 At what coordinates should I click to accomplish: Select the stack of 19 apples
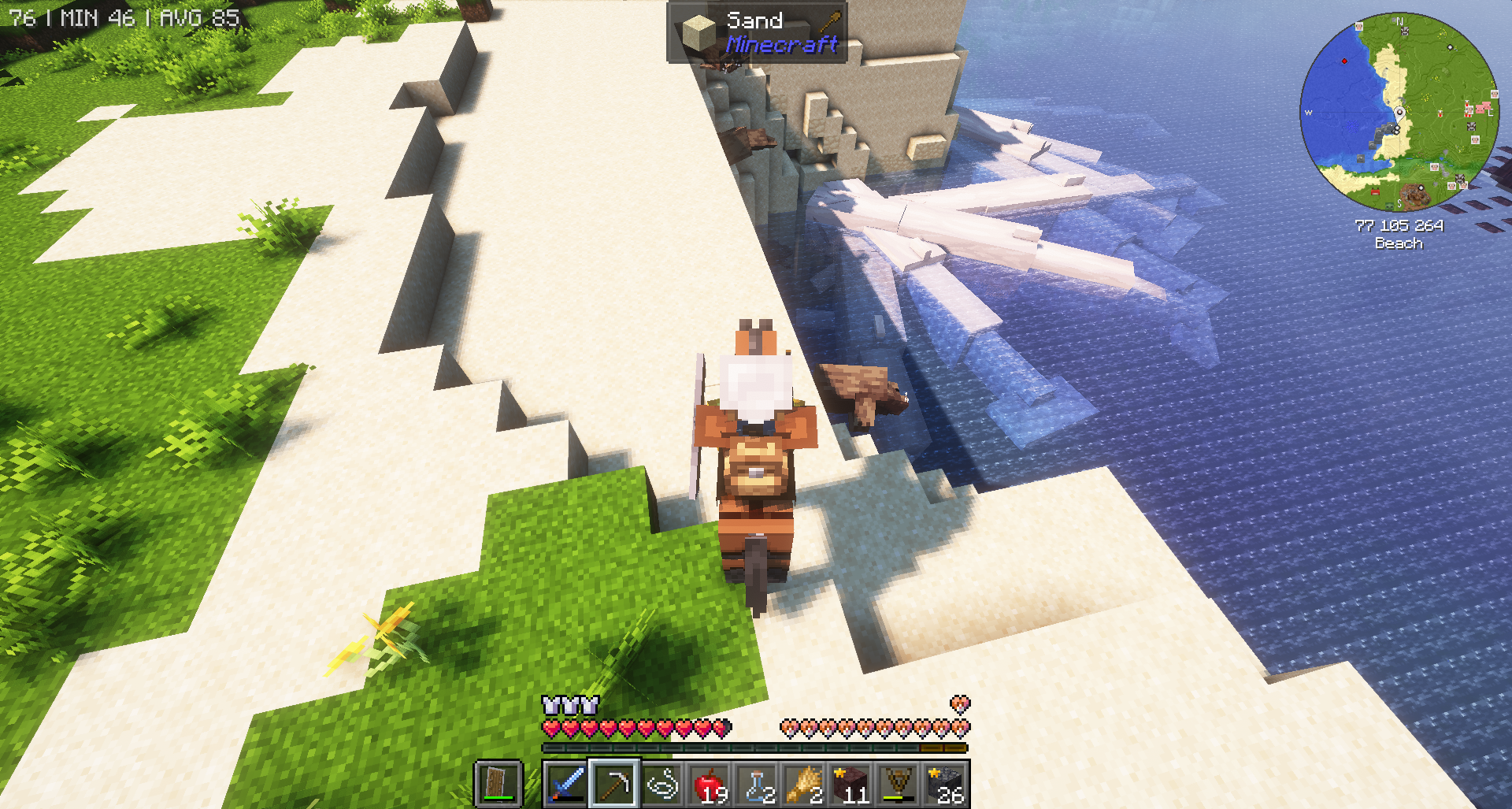(709, 784)
